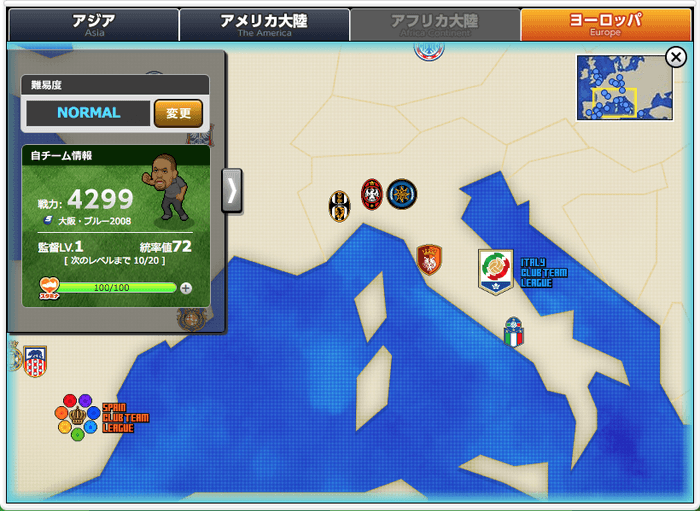Select the Europe tab
This screenshot has height=511, width=700.
605,24
